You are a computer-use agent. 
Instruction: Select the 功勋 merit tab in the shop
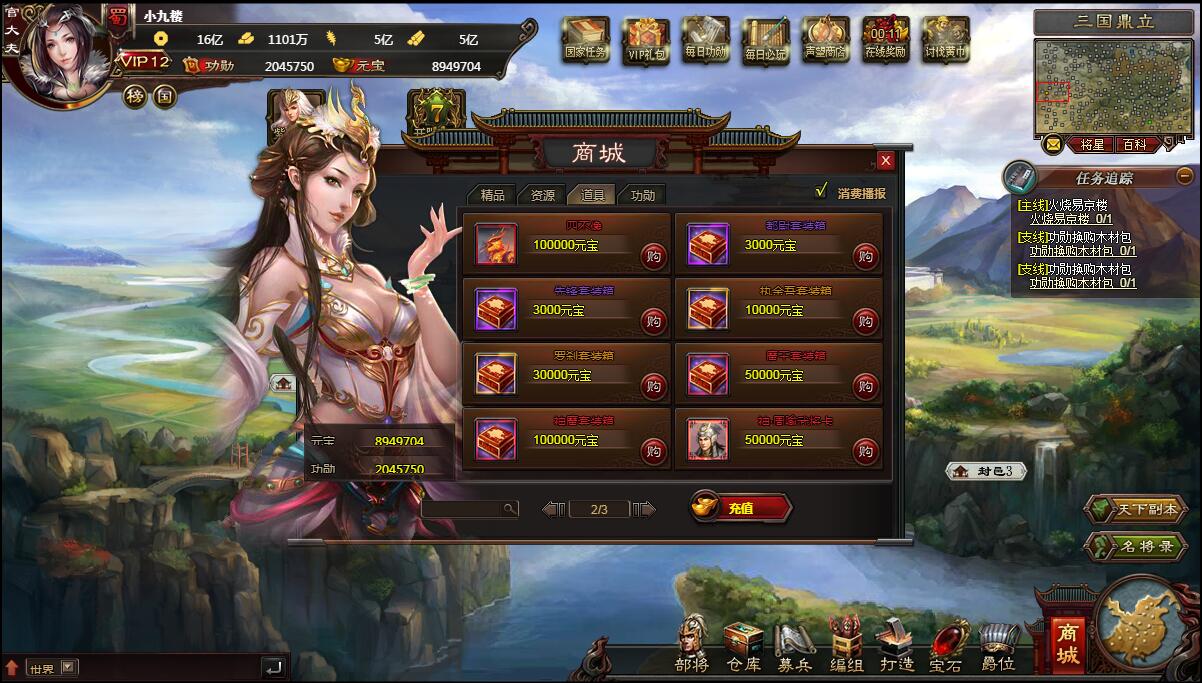[x=642, y=195]
